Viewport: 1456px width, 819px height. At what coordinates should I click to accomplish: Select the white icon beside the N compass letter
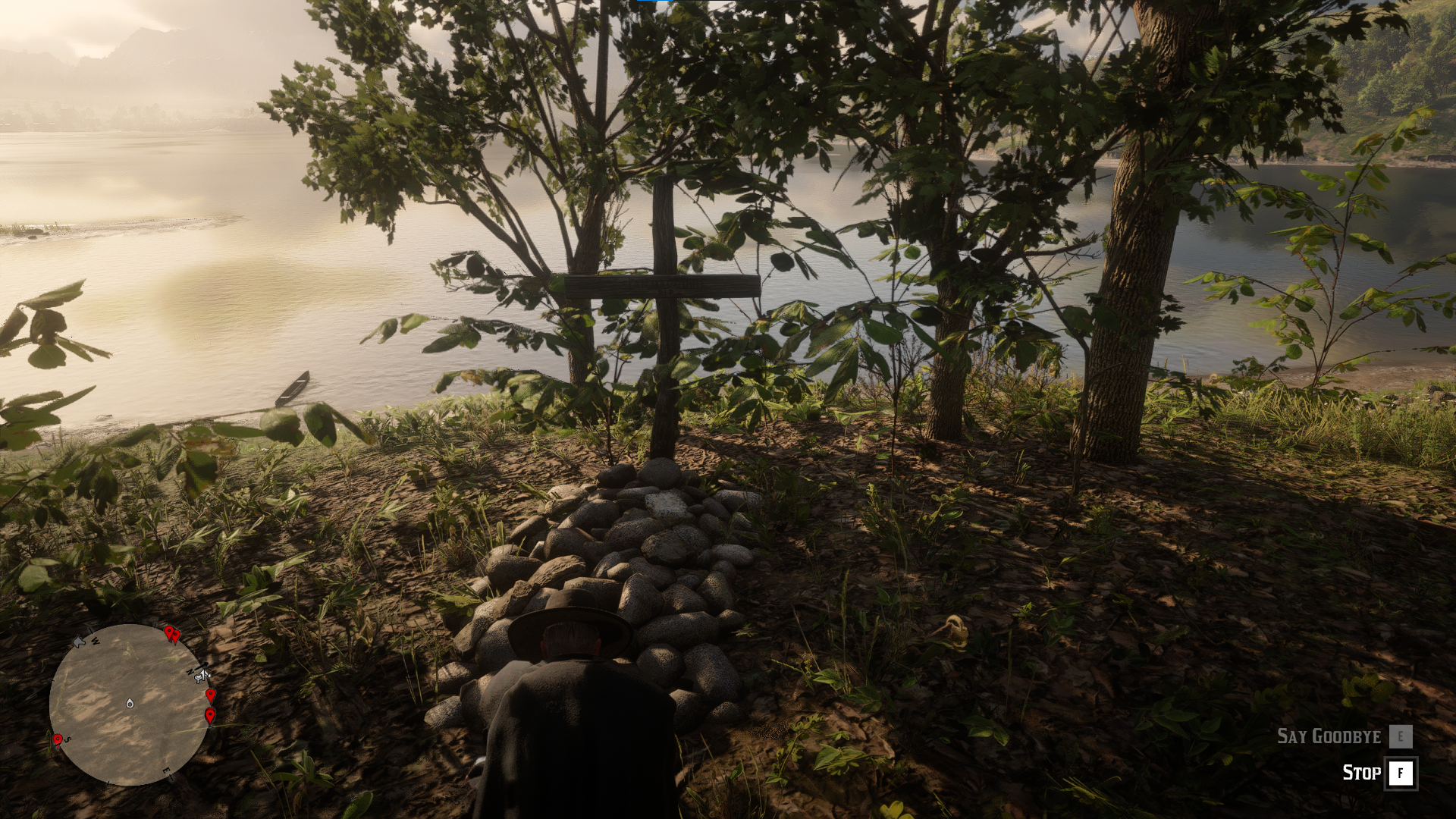[x=202, y=674]
